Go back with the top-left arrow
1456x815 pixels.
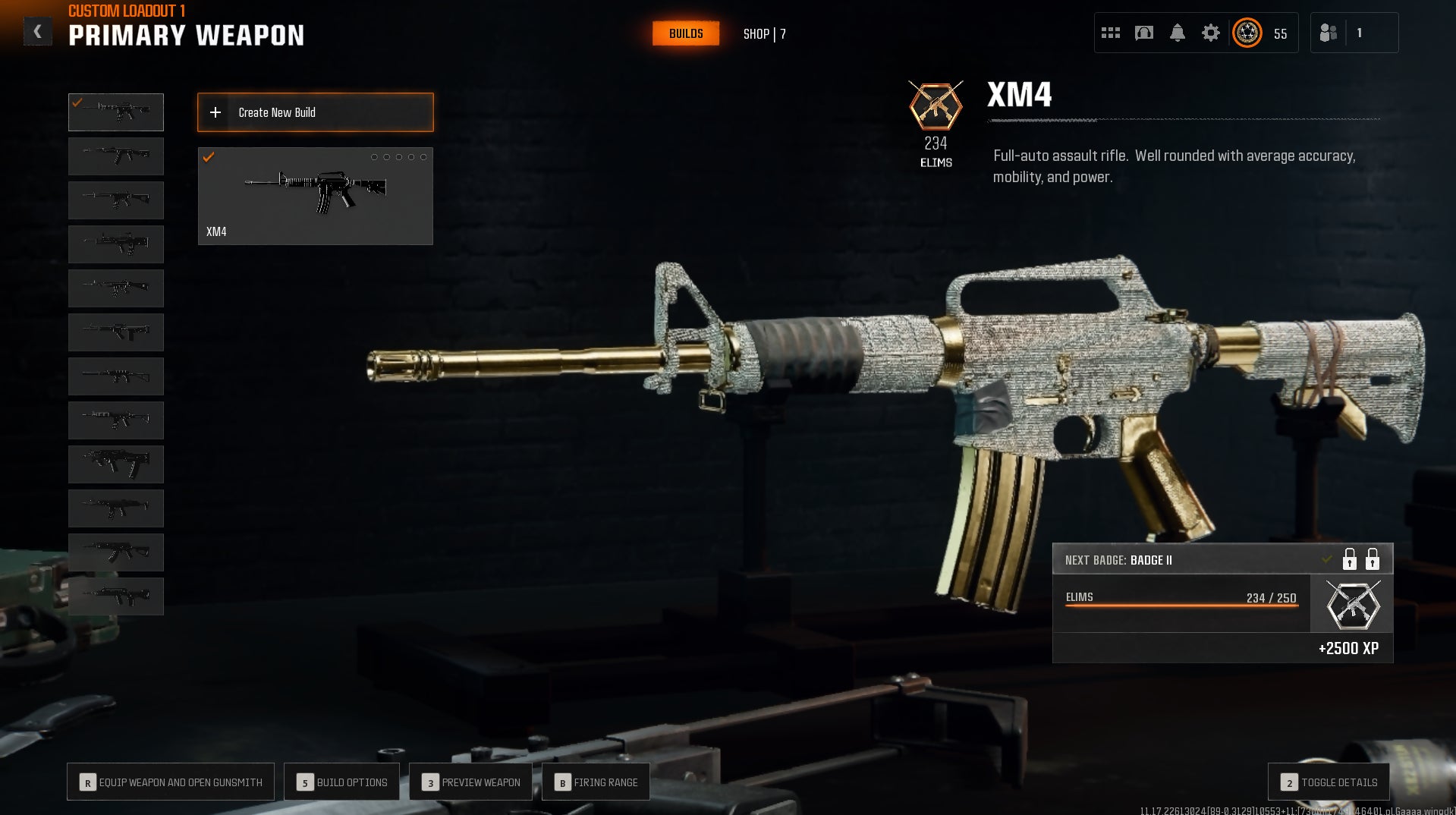37,32
